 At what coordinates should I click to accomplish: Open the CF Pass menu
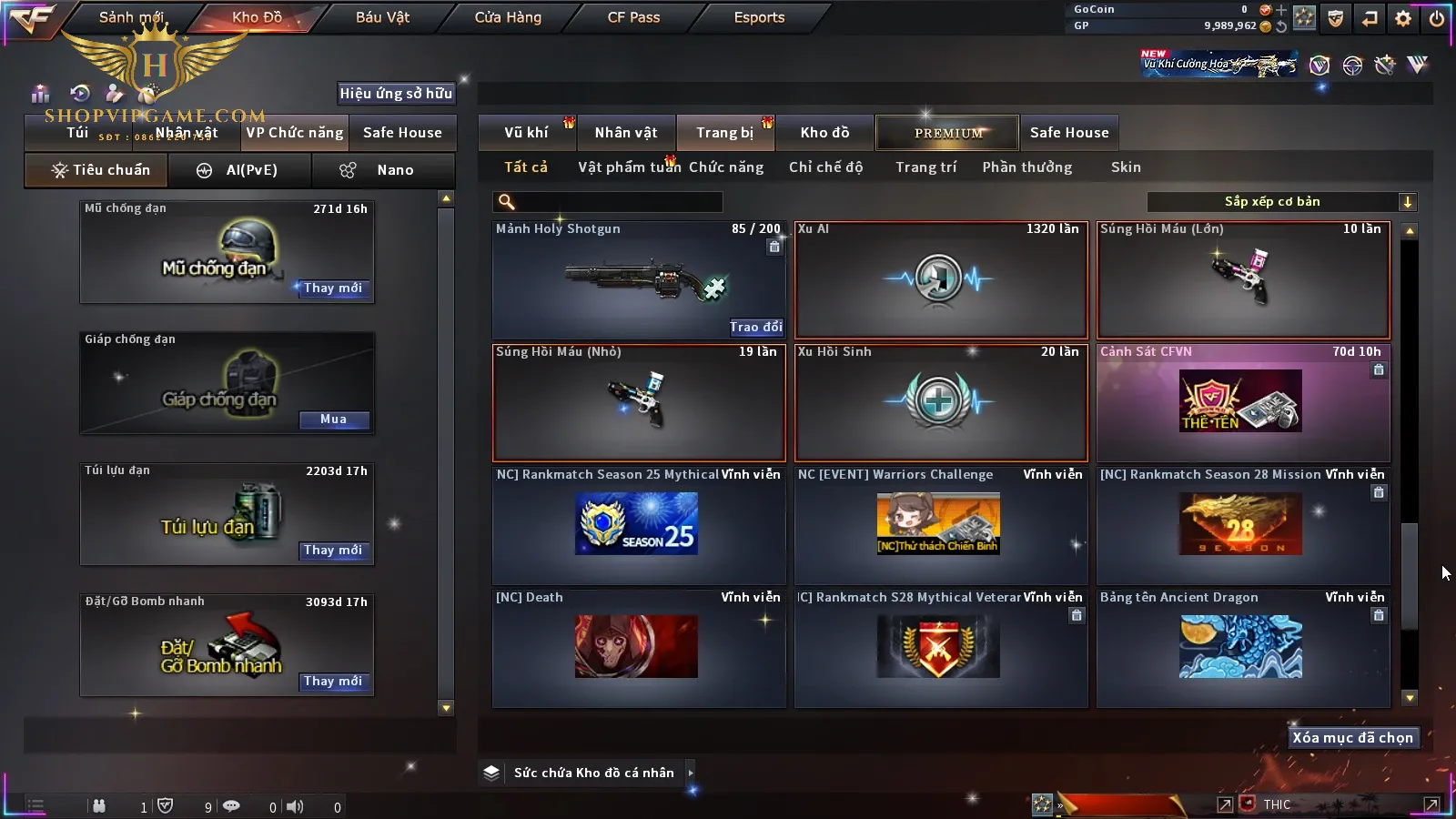[633, 17]
